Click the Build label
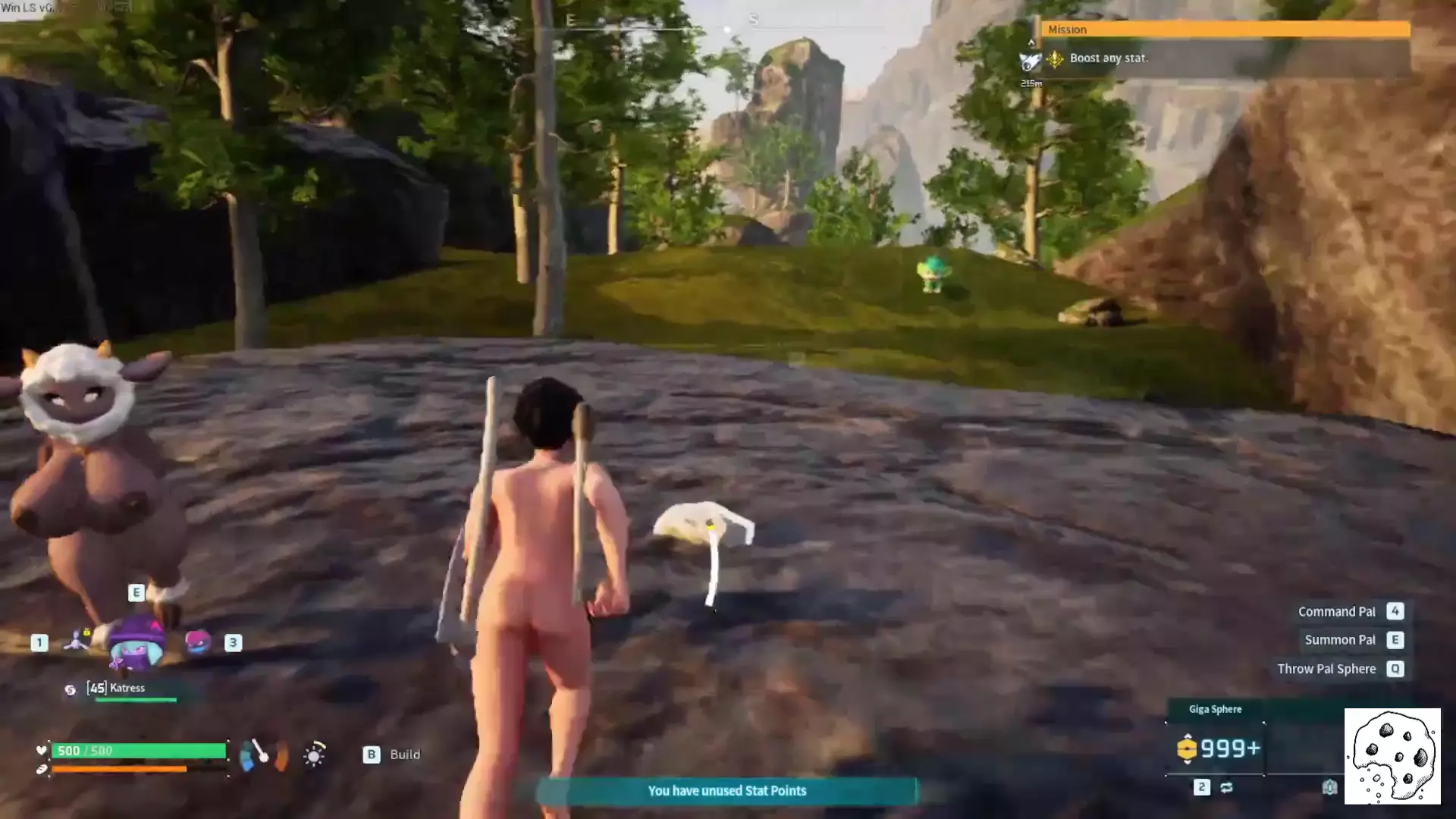The height and width of the screenshot is (819, 1456). point(404,755)
